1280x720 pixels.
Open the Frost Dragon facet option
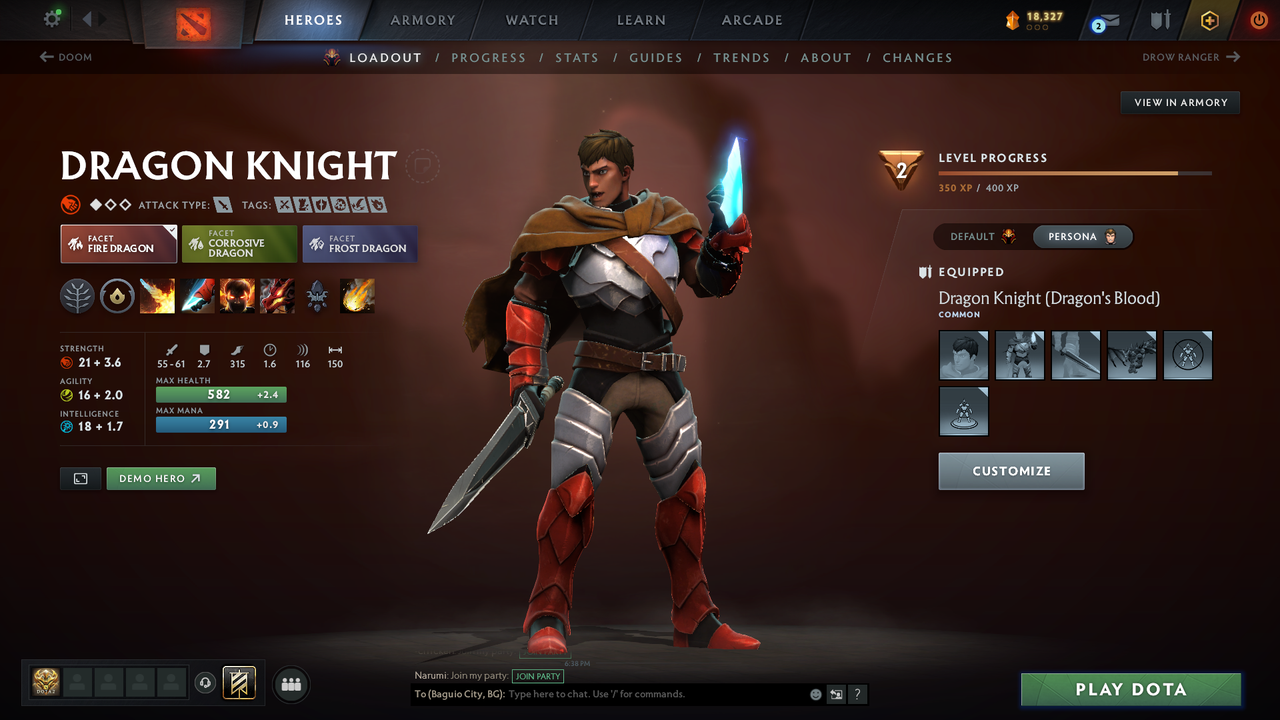[359, 243]
